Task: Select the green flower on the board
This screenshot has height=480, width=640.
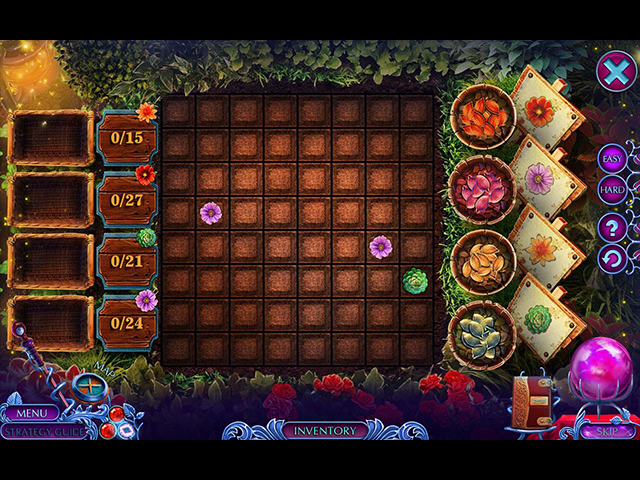Action: [415, 281]
